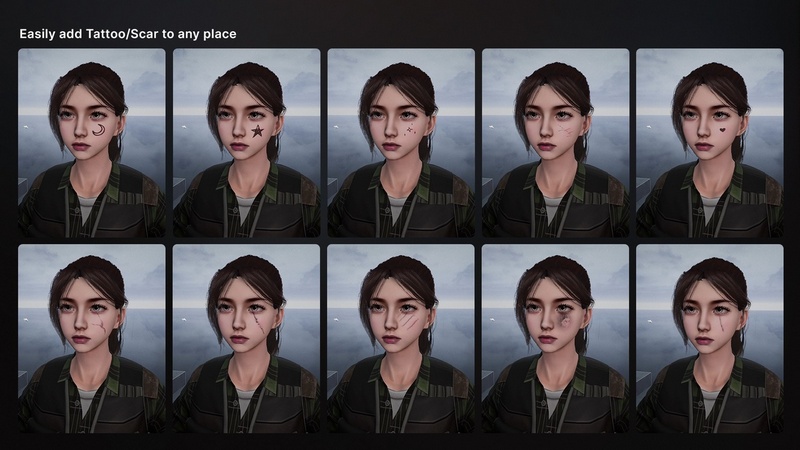Choose the star tattoo portrait
Viewport: 800px width, 450px height.
coord(247,143)
